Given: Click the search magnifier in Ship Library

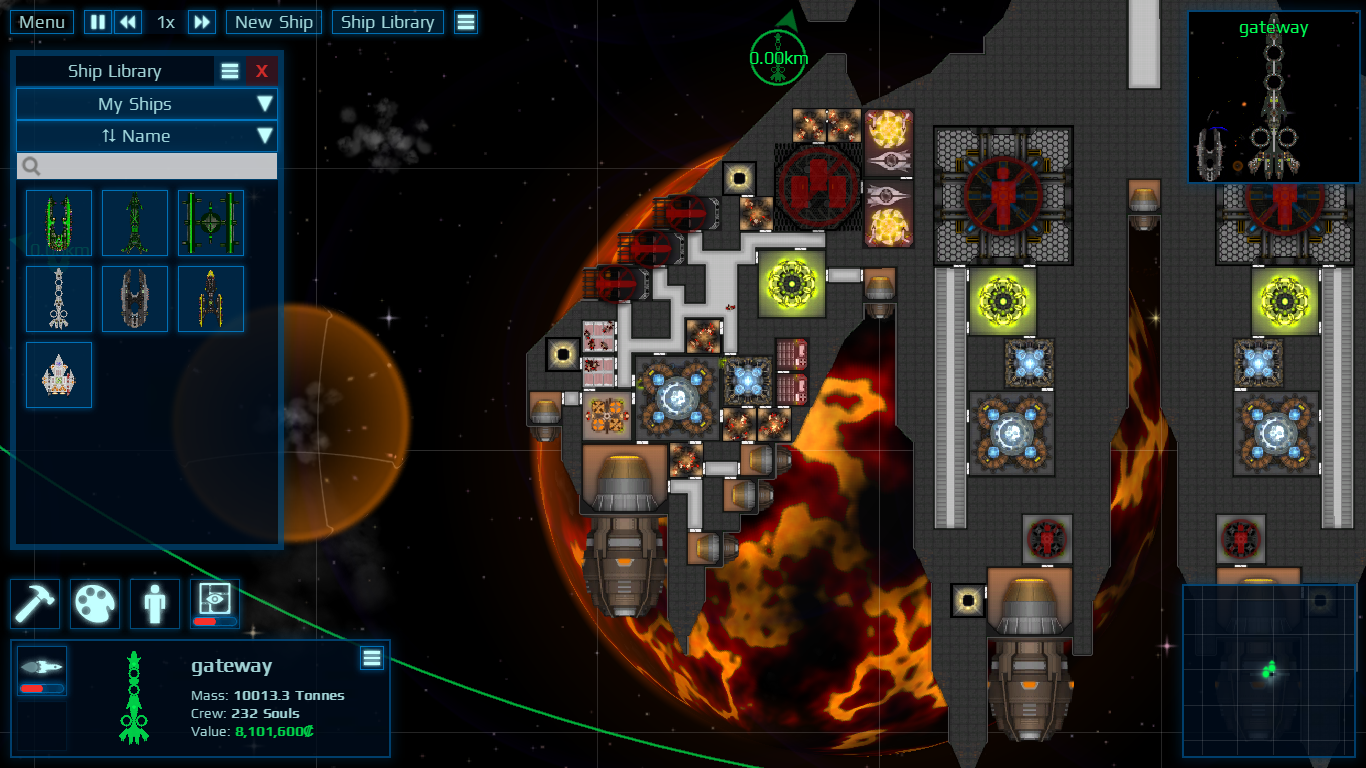Looking at the screenshot, I should 30,166.
